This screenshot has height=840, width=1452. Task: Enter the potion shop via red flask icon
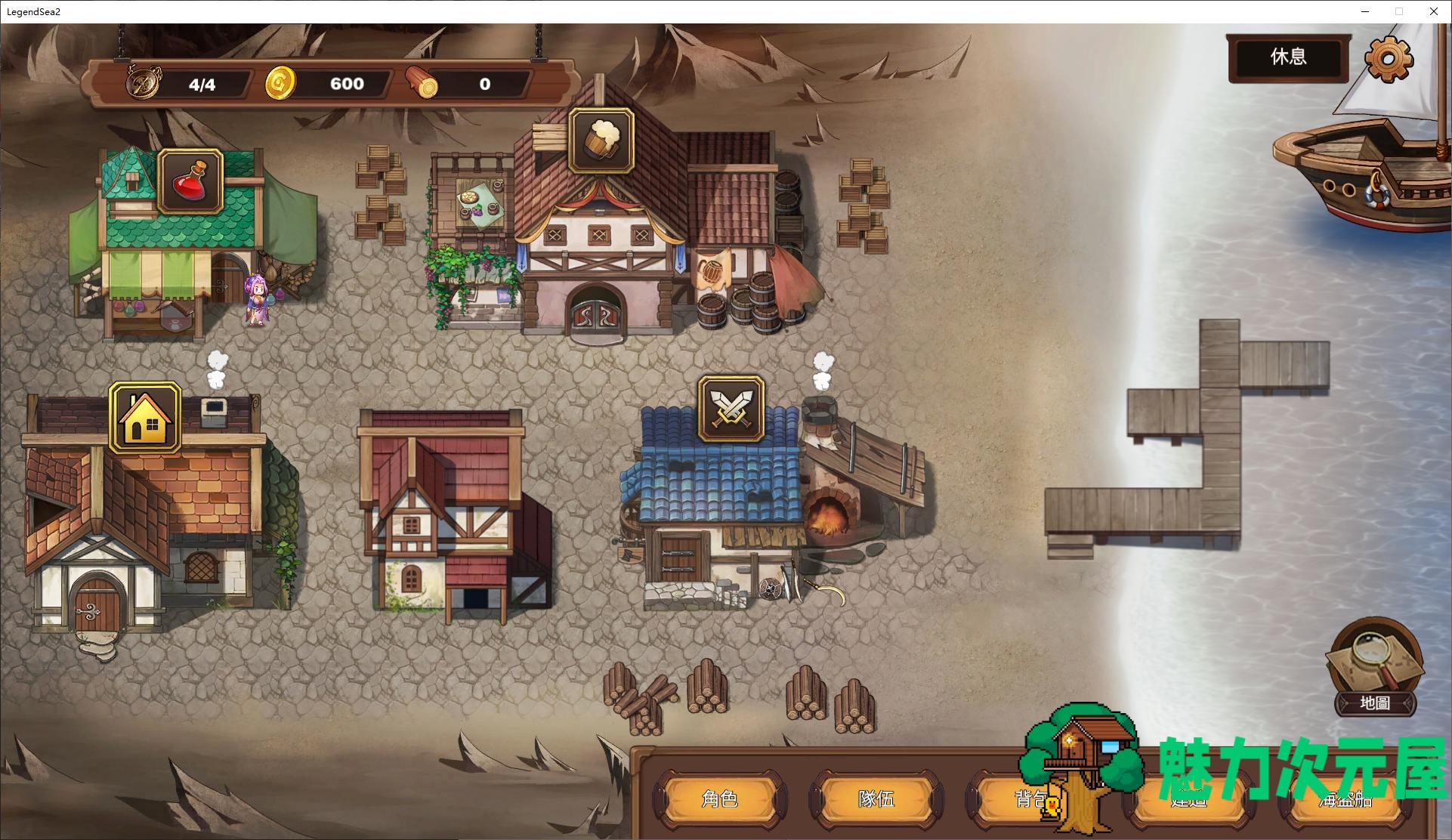[x=190, y=181]
